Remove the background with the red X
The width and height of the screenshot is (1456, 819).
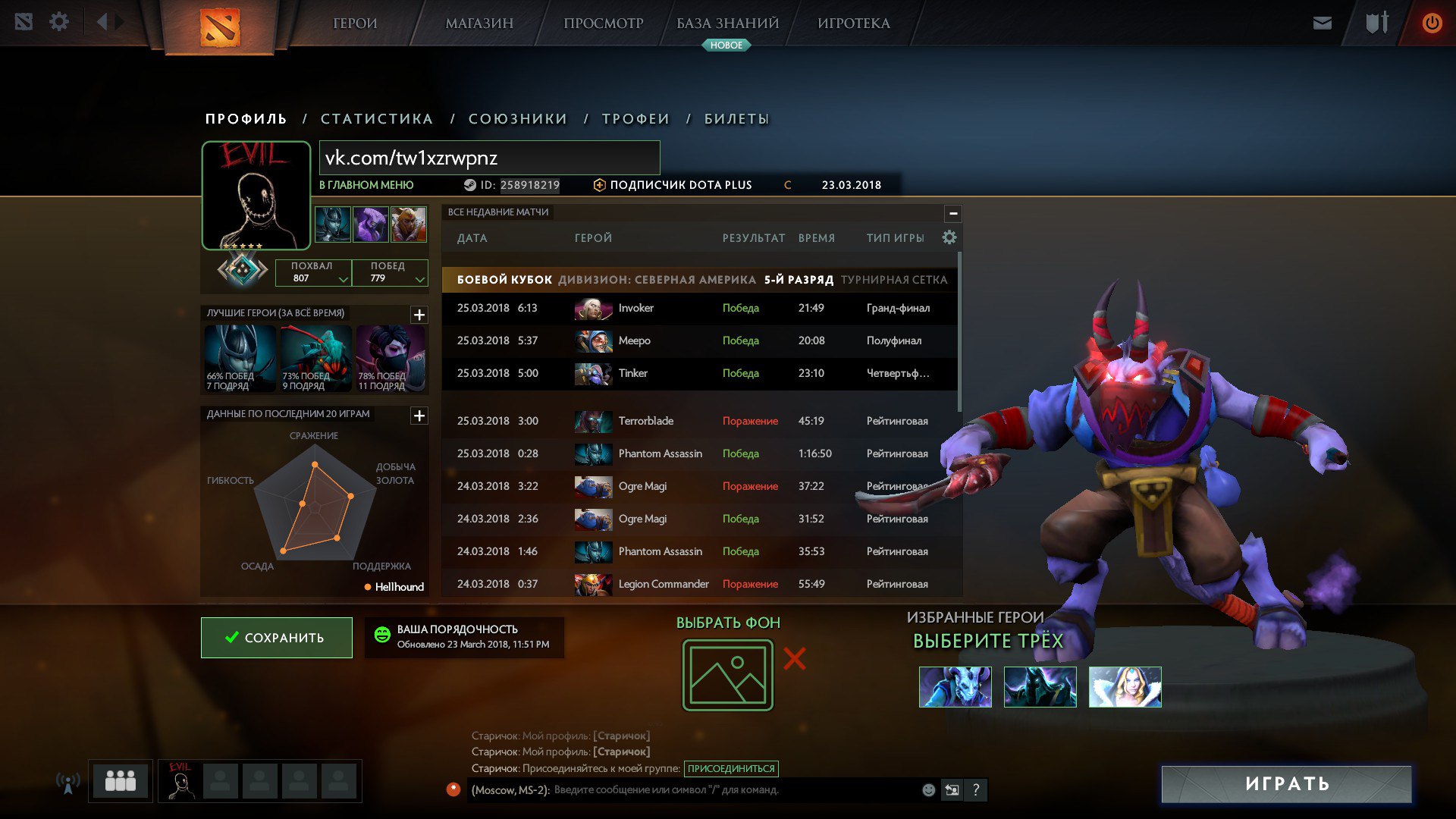(794, 658)
